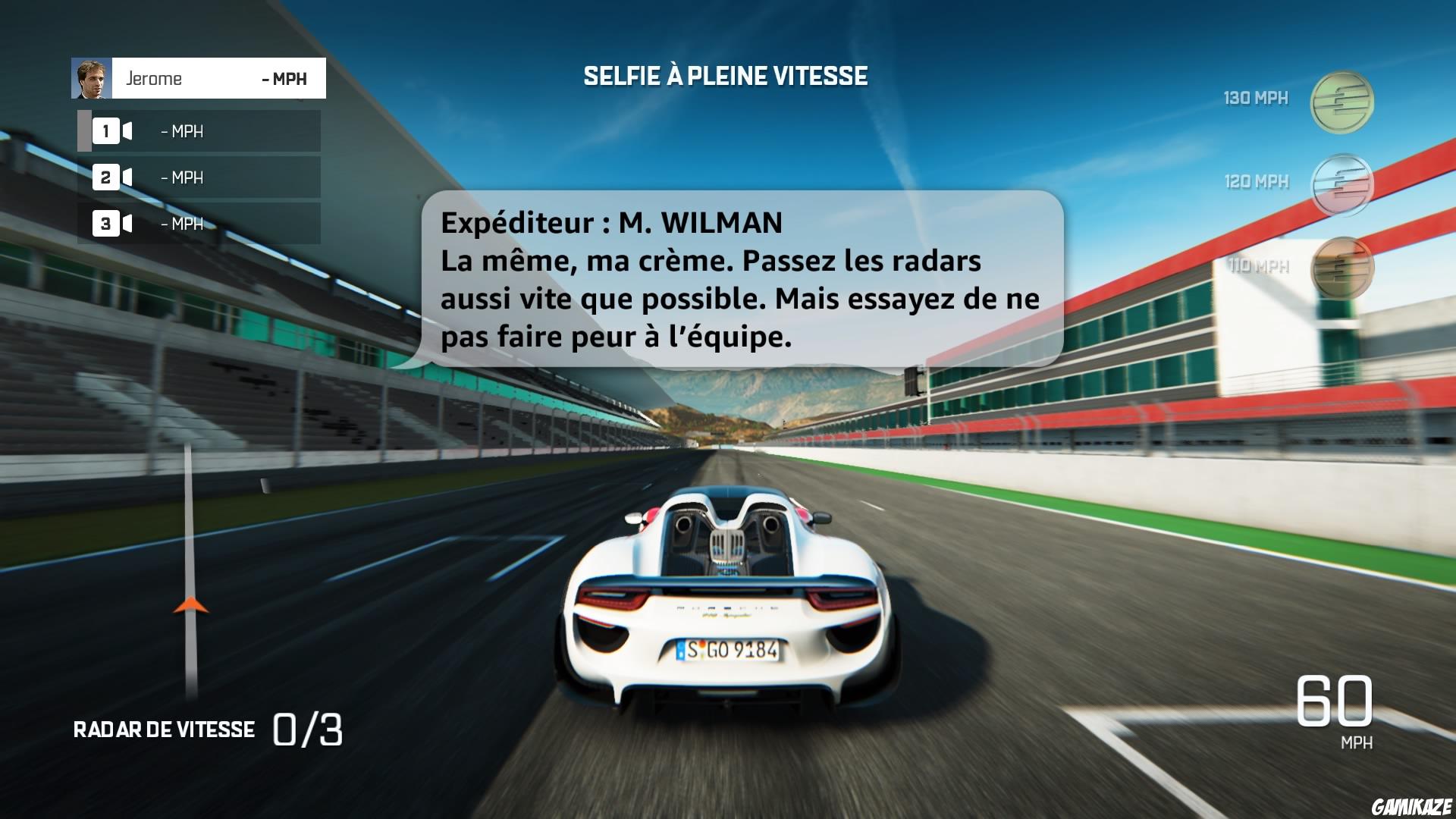Open Jerome's driver portrait

[91, 78]
